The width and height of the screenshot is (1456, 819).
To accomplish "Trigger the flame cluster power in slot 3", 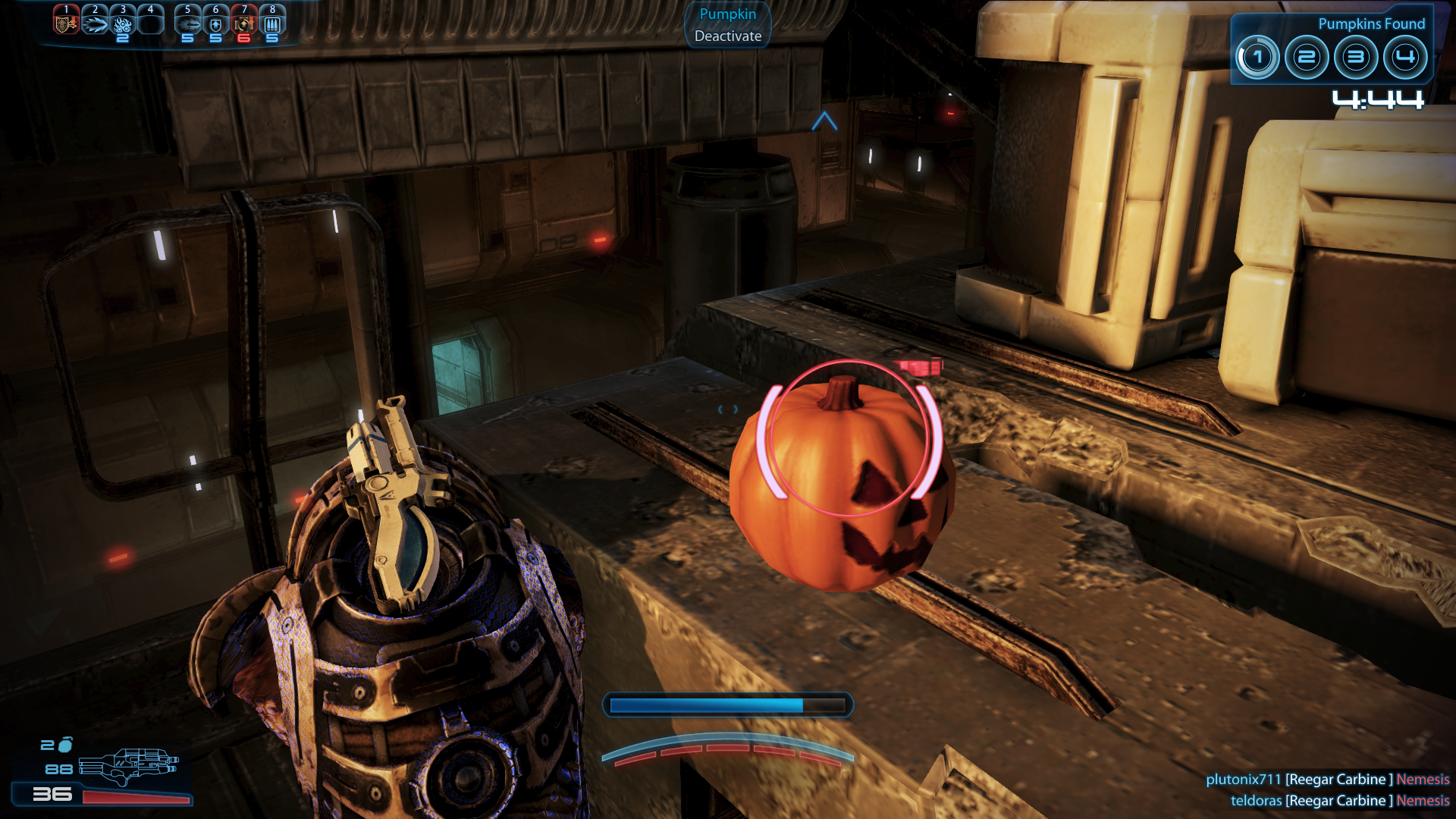I will [123, 24].
